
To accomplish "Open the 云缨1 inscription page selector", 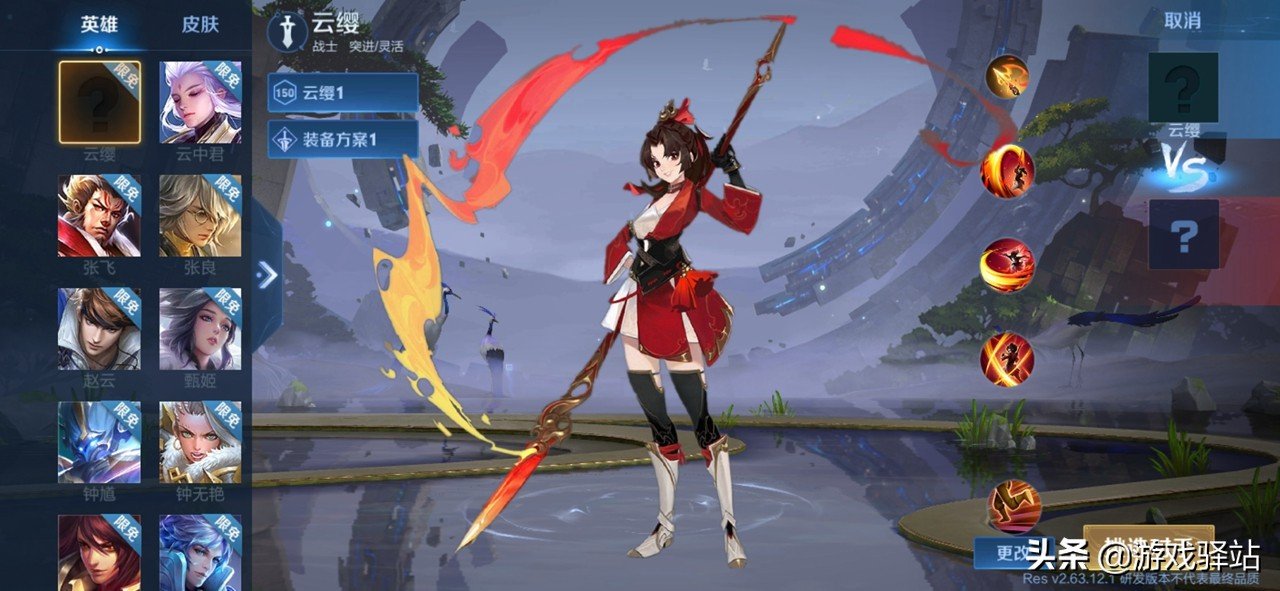I will click(343, 93).
